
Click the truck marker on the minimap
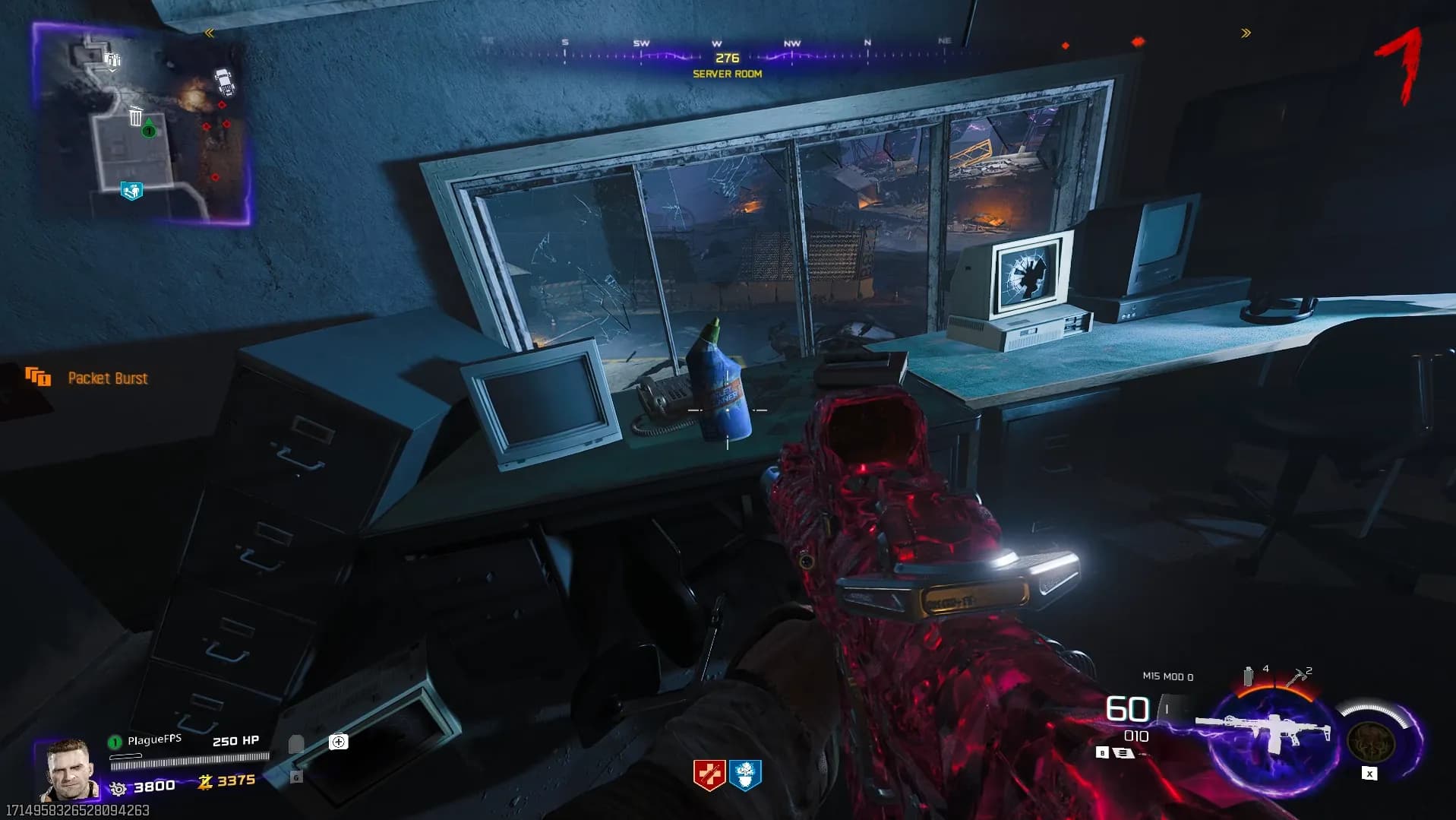pos(224,81)
